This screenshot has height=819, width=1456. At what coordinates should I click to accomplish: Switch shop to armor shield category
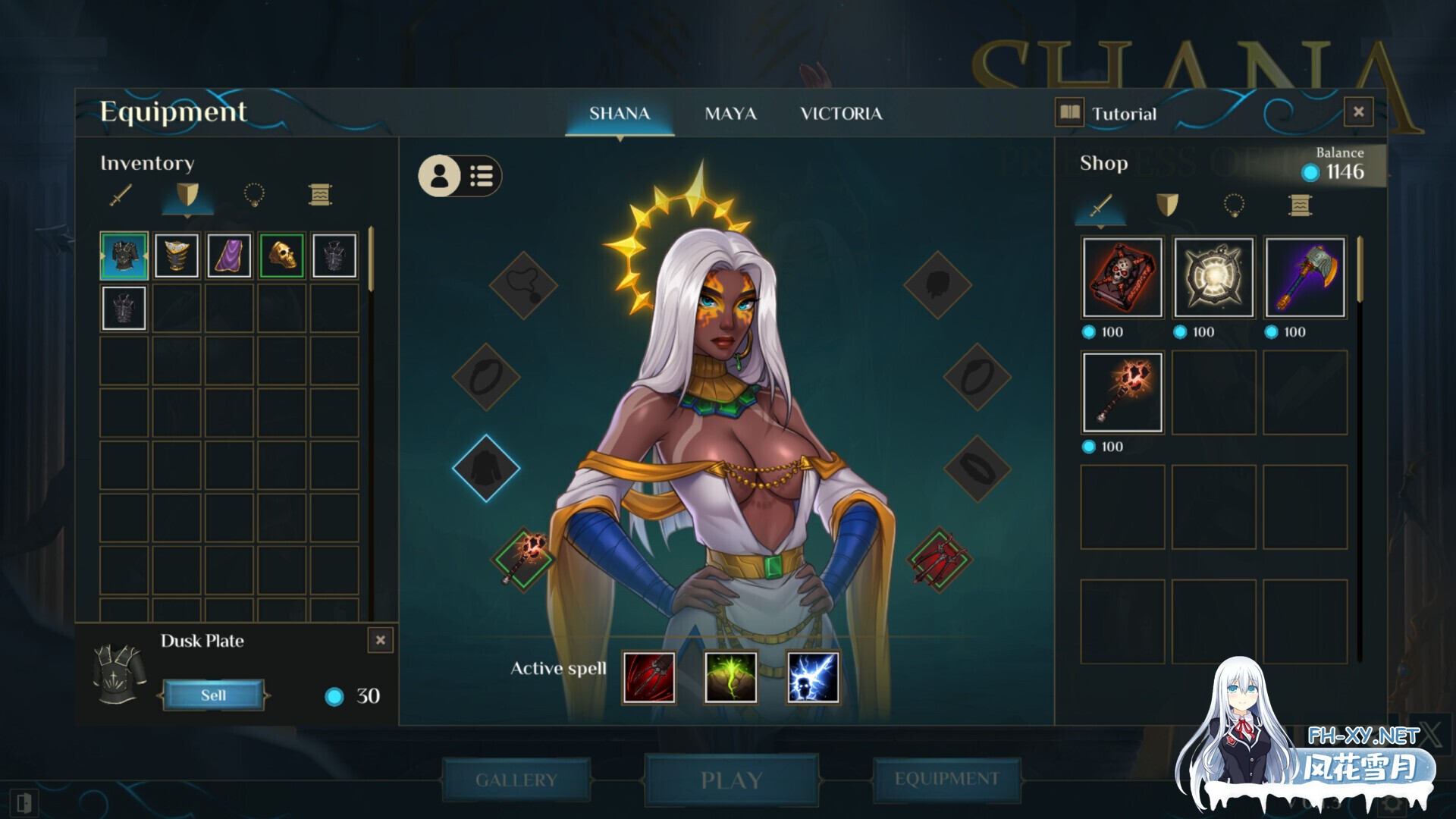(x=1167, y=205)
